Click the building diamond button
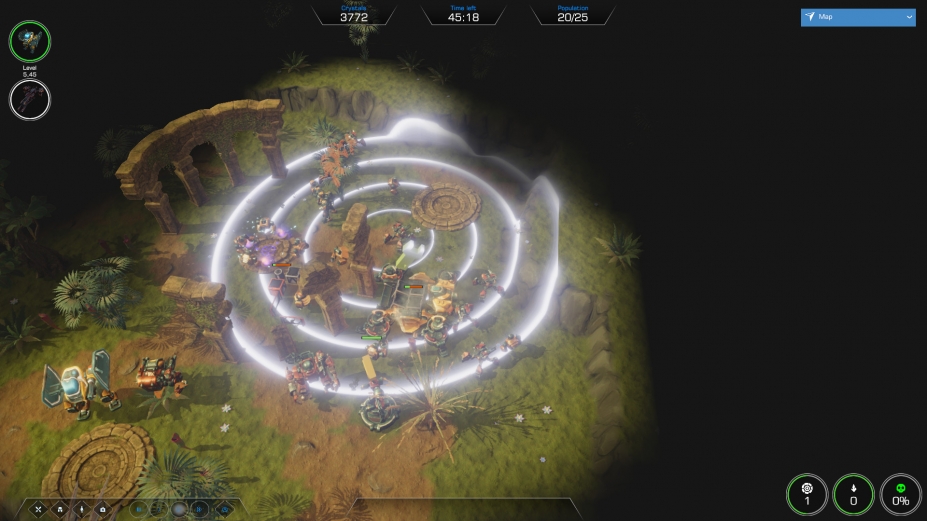The image size is (927, 521). tap(58, 509)
